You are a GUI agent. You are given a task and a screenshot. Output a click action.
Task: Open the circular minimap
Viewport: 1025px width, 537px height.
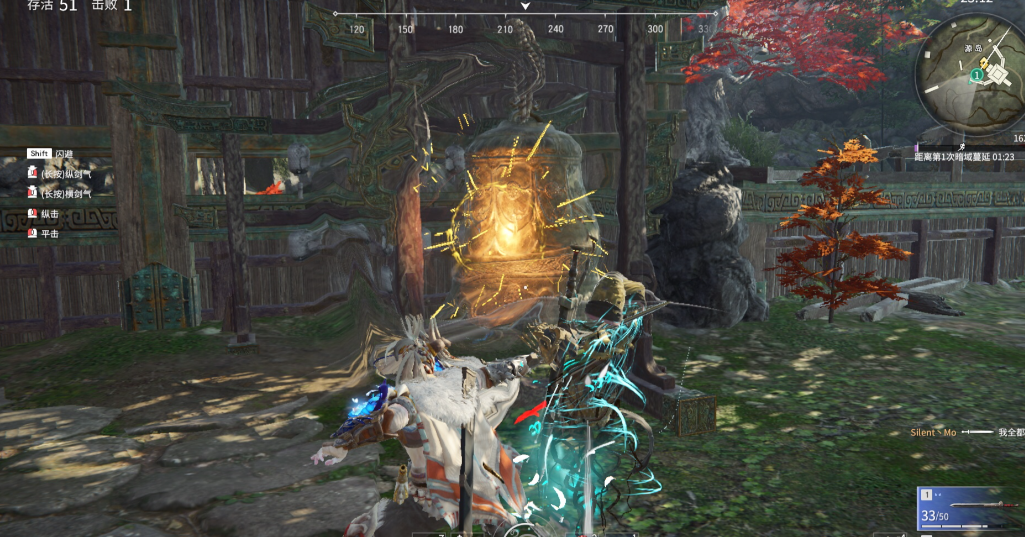coord(969,77)
